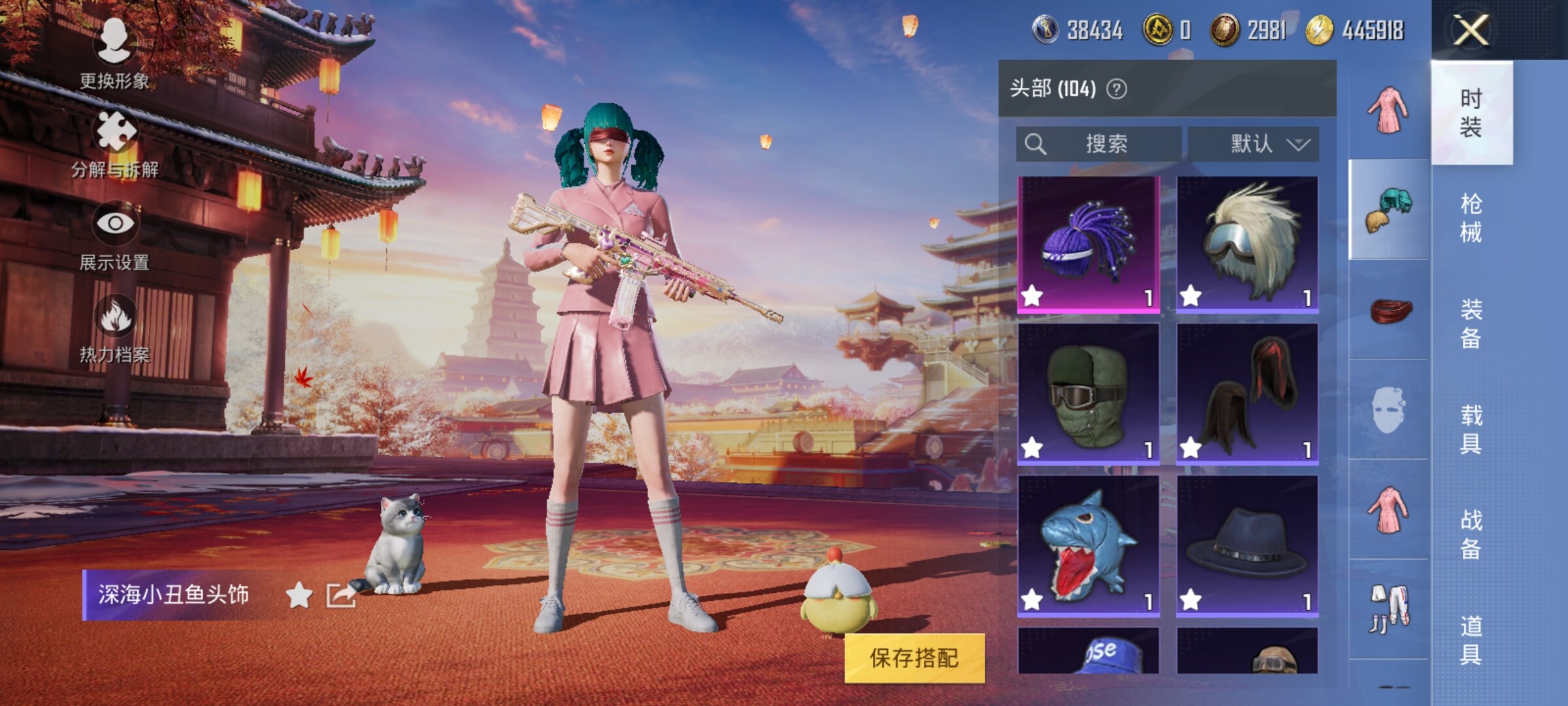1568x706 pixels.
Task: Save outfit with 保存搭配 button
Action: (x=914, y=658)
